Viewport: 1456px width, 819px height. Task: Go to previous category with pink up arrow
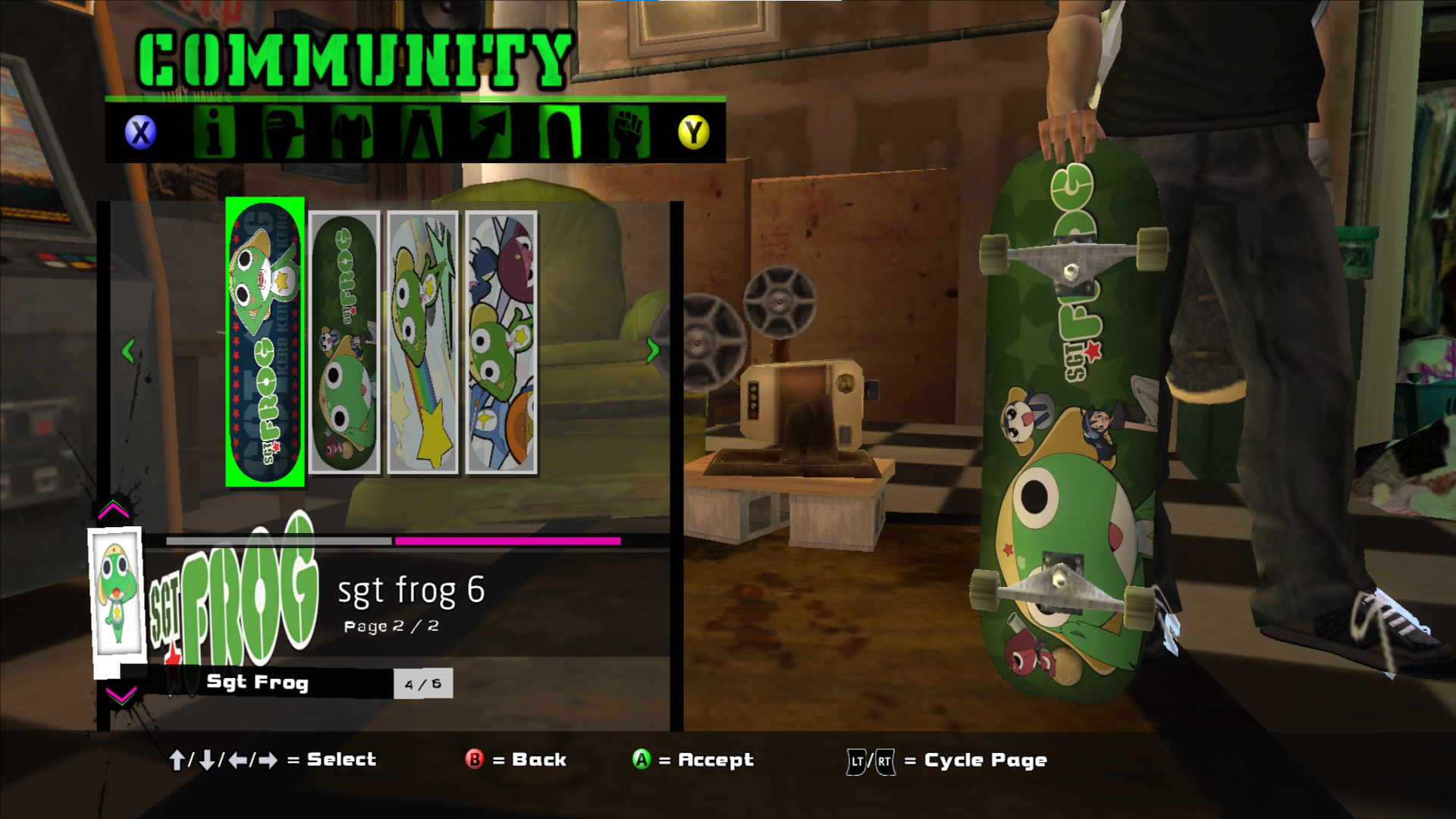[114, 509]
